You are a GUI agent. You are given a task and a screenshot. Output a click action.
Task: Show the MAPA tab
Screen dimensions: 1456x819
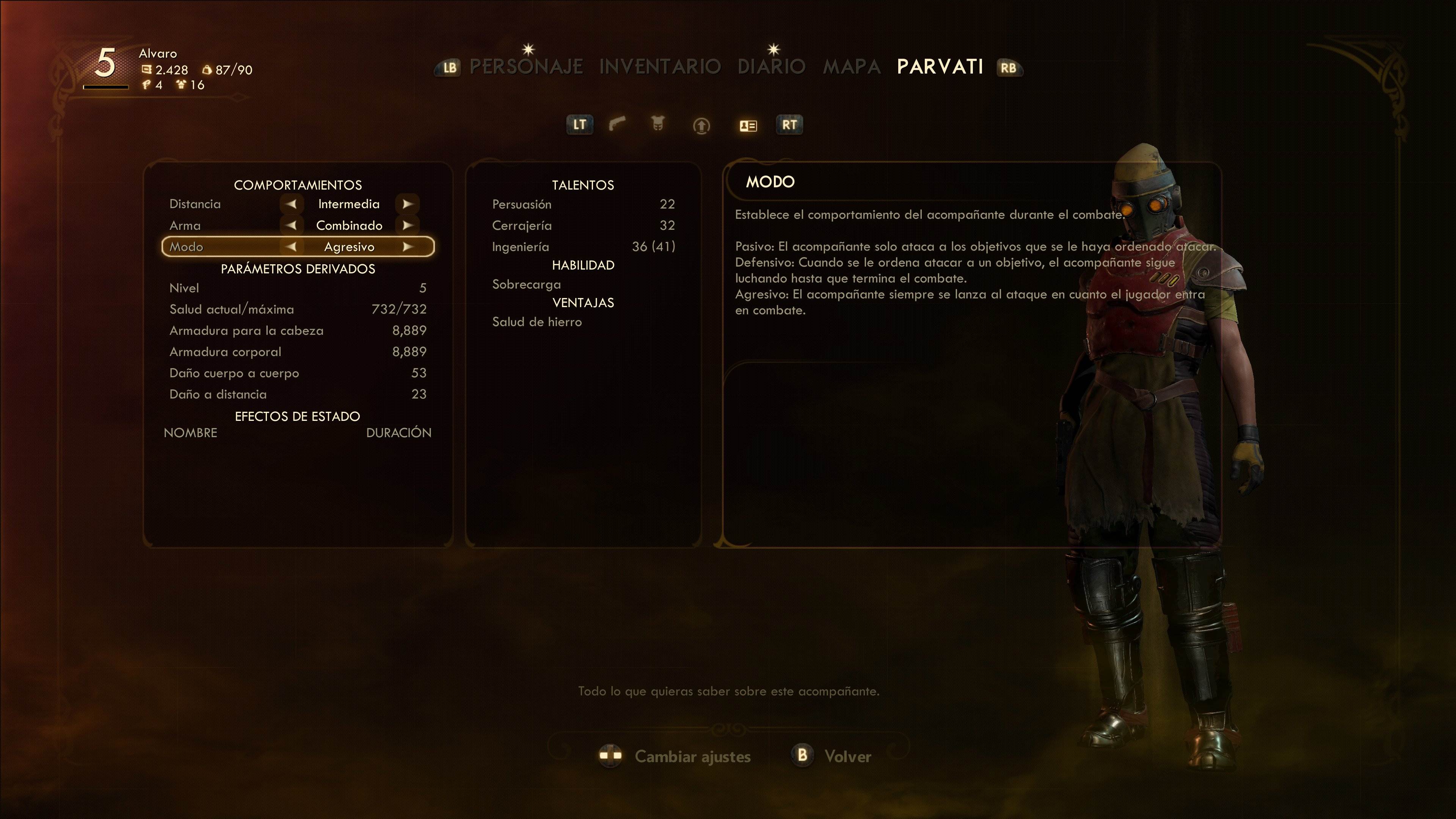point(851,67)
